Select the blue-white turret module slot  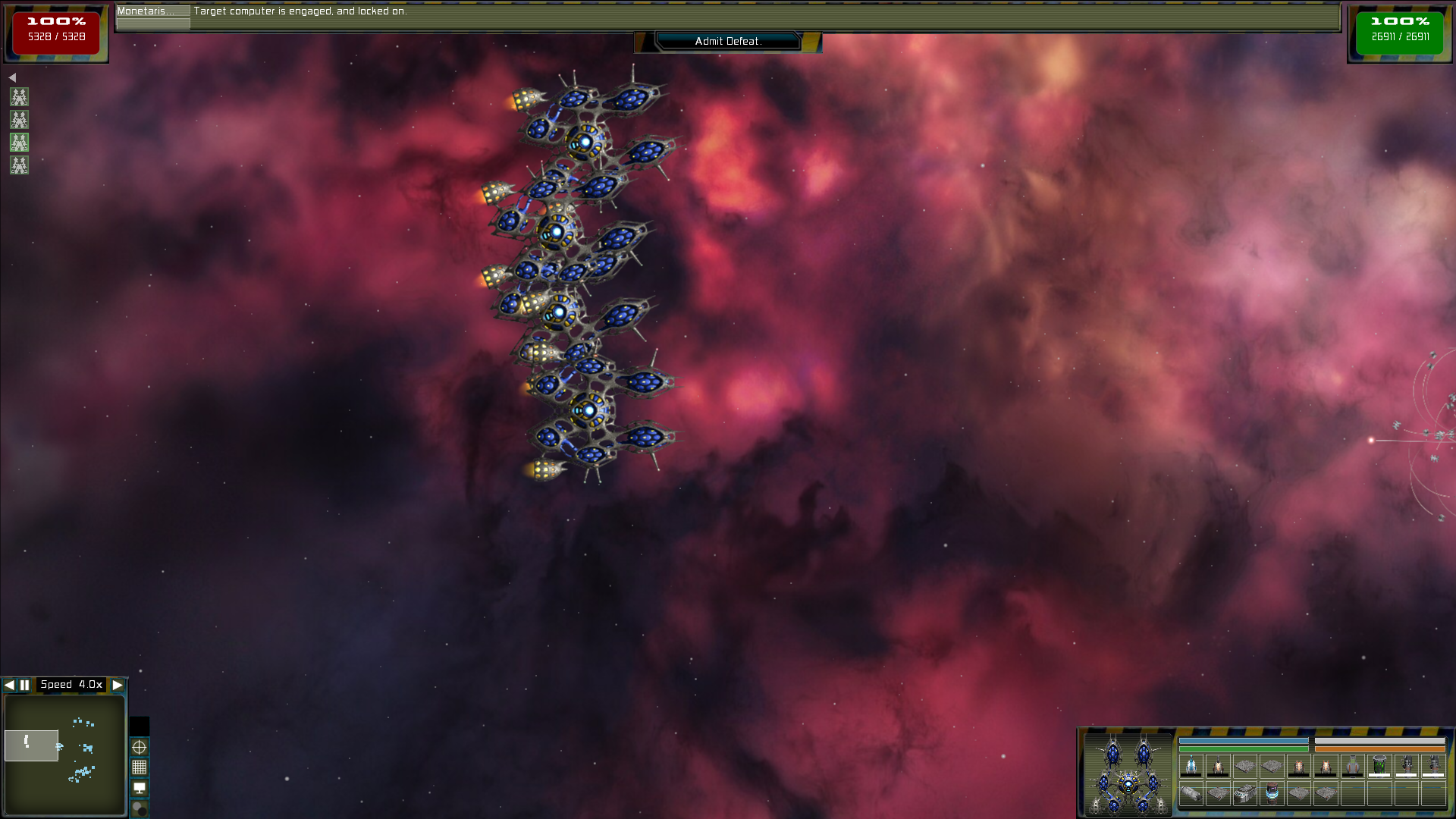click(1191, 766)
